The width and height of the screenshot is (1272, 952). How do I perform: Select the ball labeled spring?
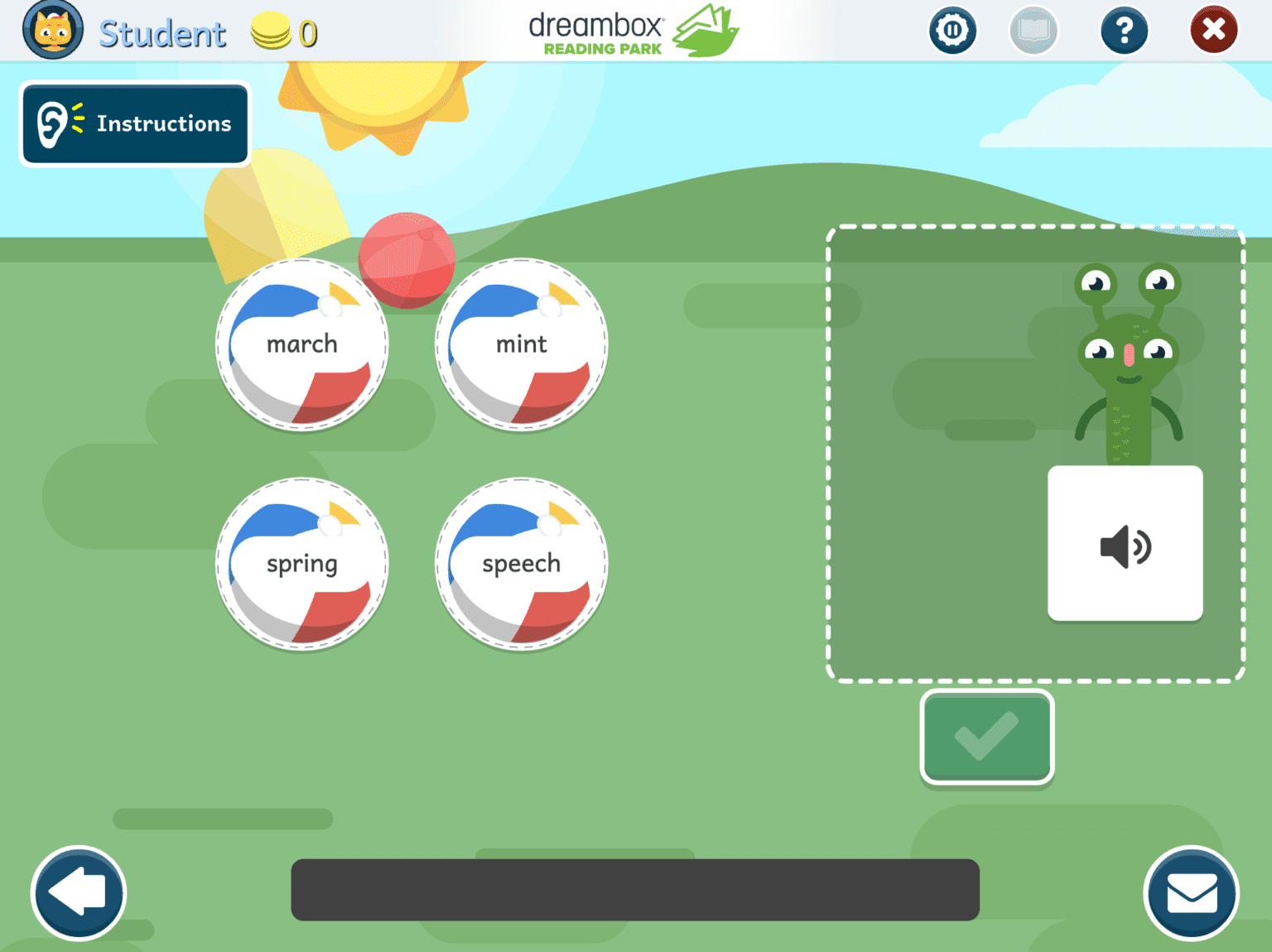pyautogui.click(x=301, y=564)
